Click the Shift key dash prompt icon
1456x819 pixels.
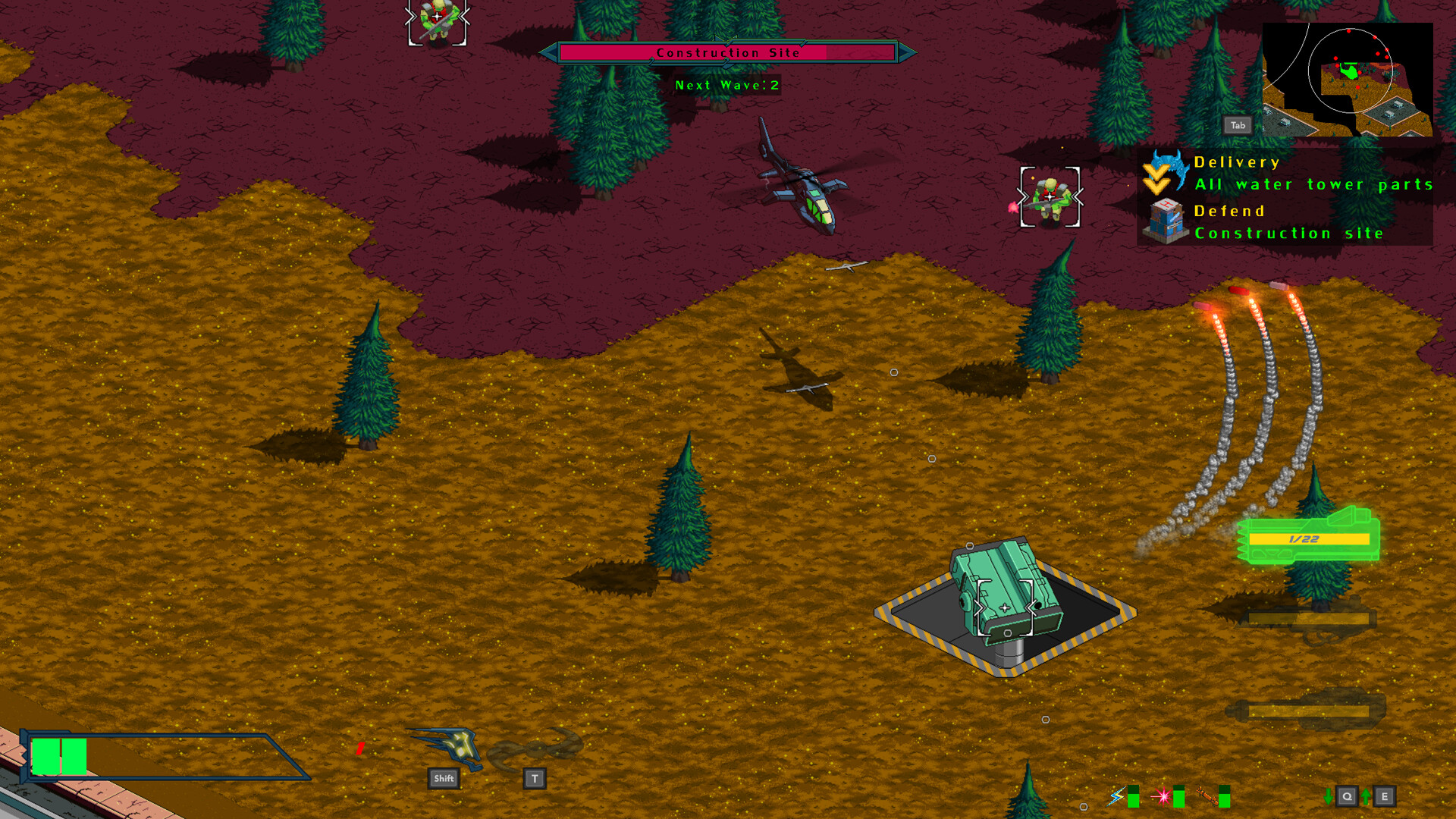tap(443, 777)
